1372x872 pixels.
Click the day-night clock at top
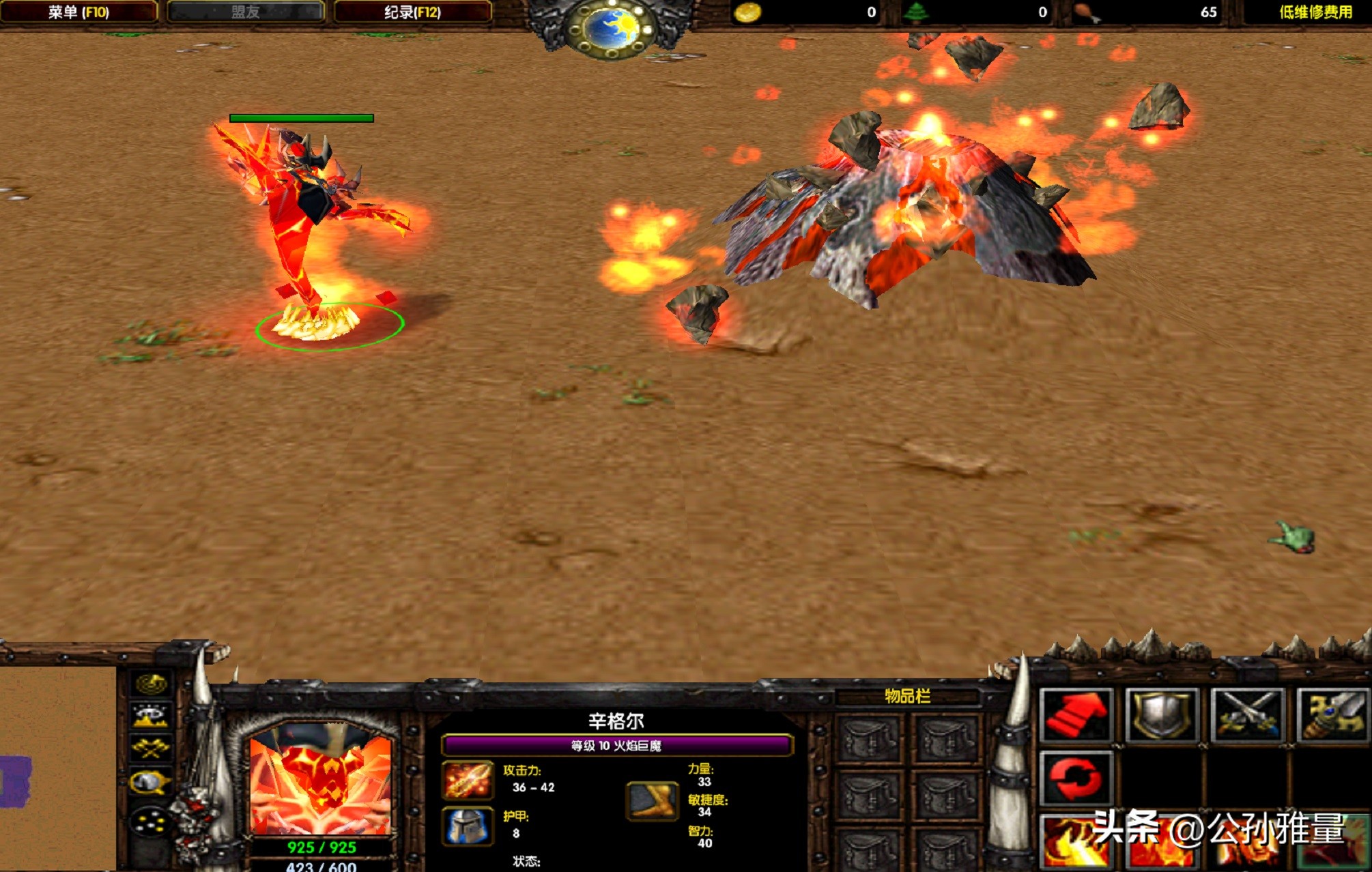pos(612,27)
